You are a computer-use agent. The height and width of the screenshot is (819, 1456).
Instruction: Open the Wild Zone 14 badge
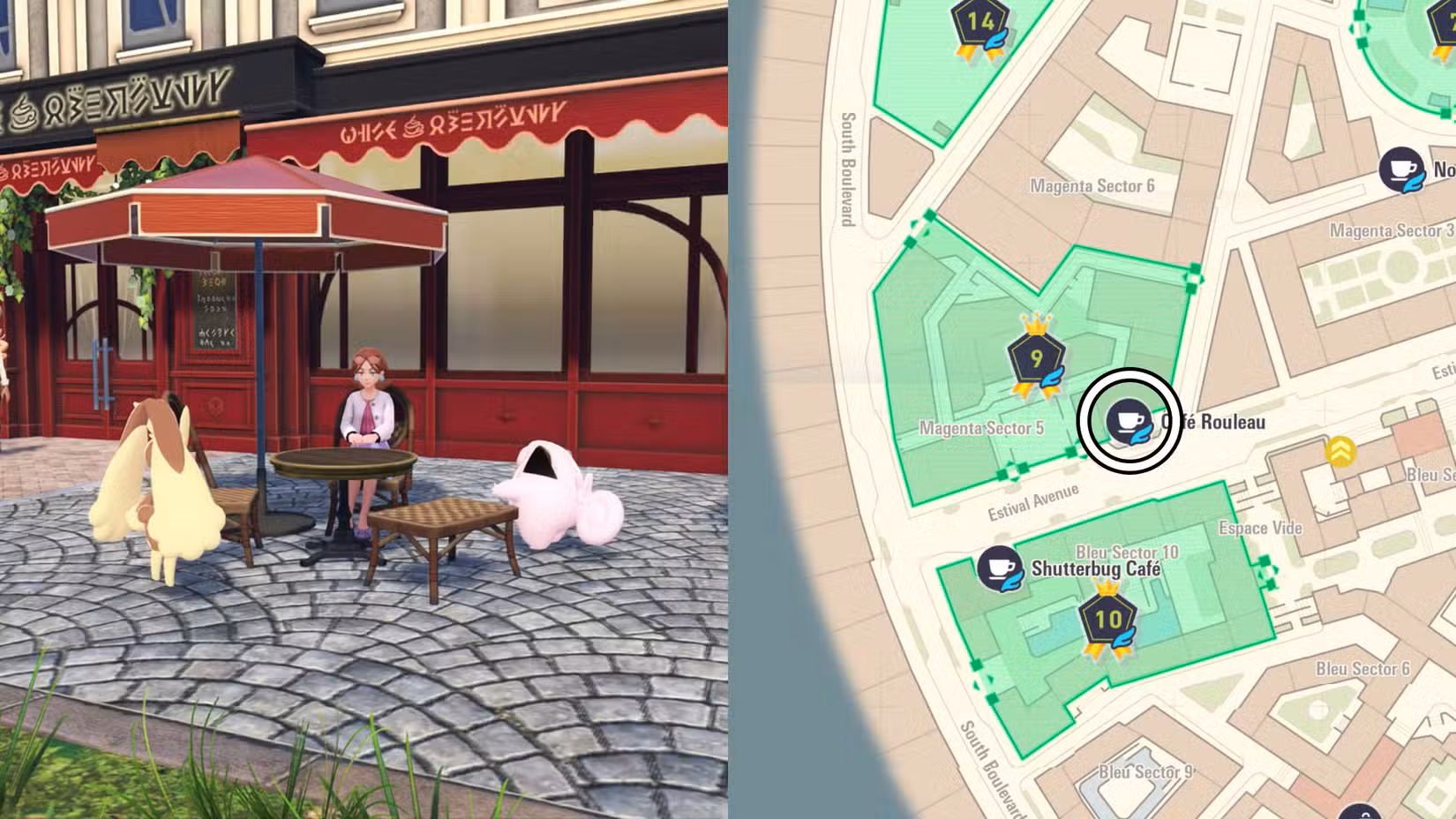tap(980, 24)
